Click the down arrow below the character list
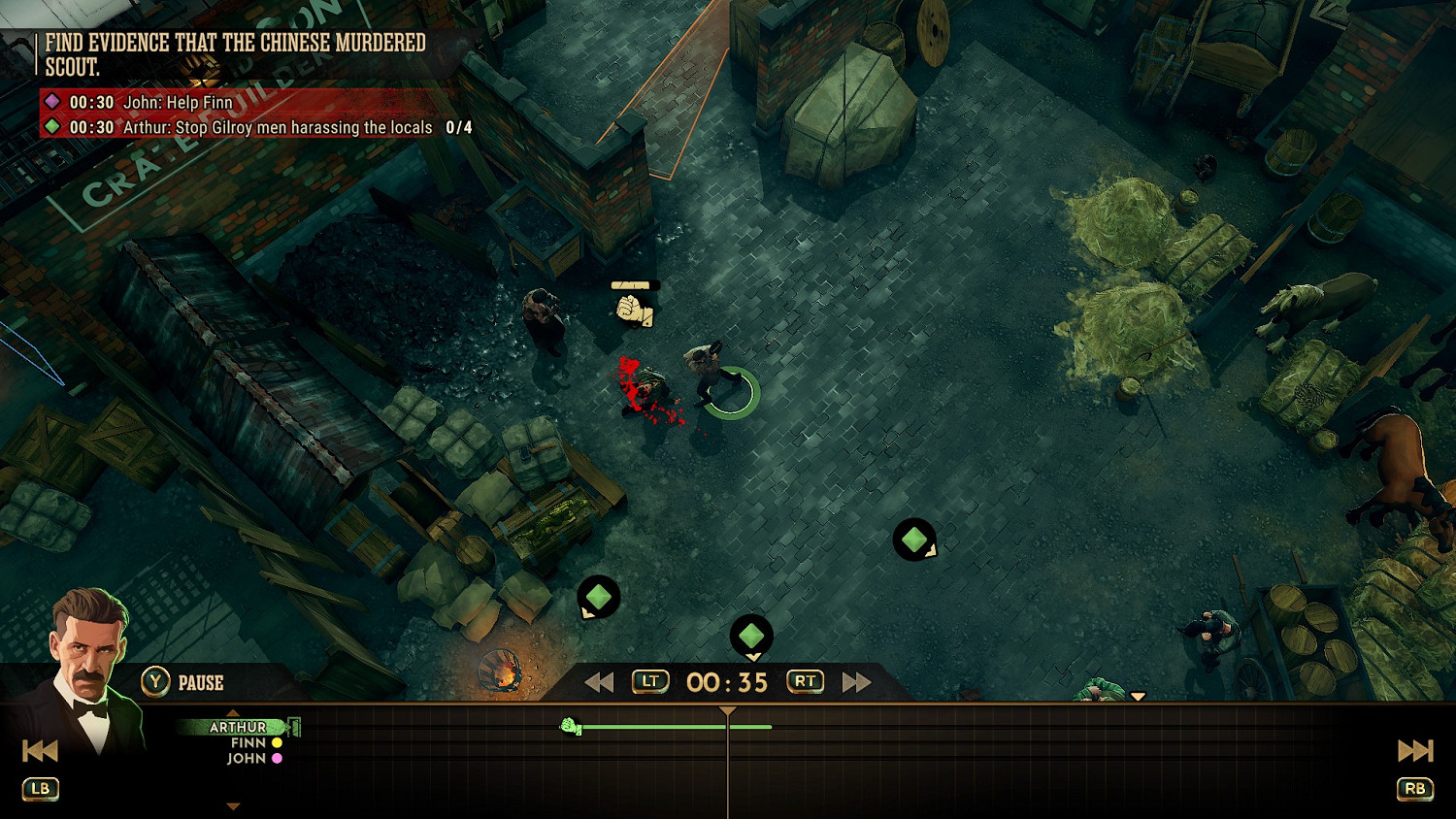1456x819 pixels. 233,806
